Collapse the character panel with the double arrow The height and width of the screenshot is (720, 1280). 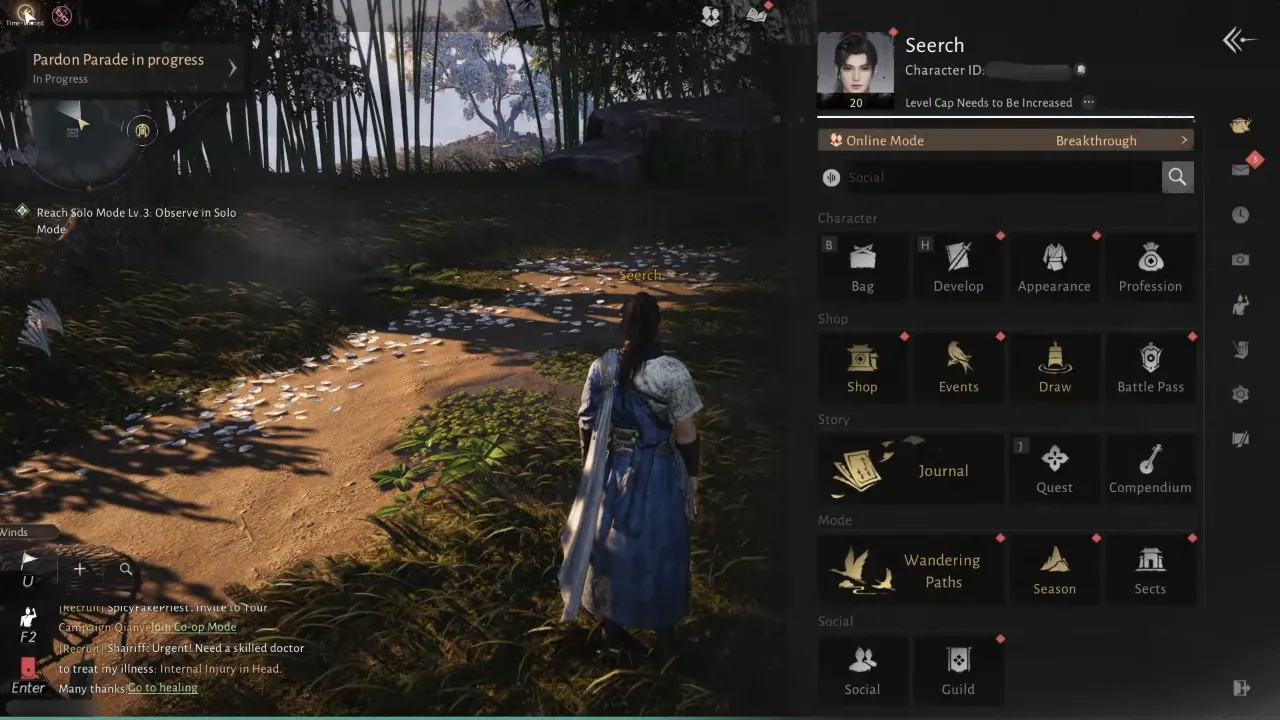[x=1238, y=40]
